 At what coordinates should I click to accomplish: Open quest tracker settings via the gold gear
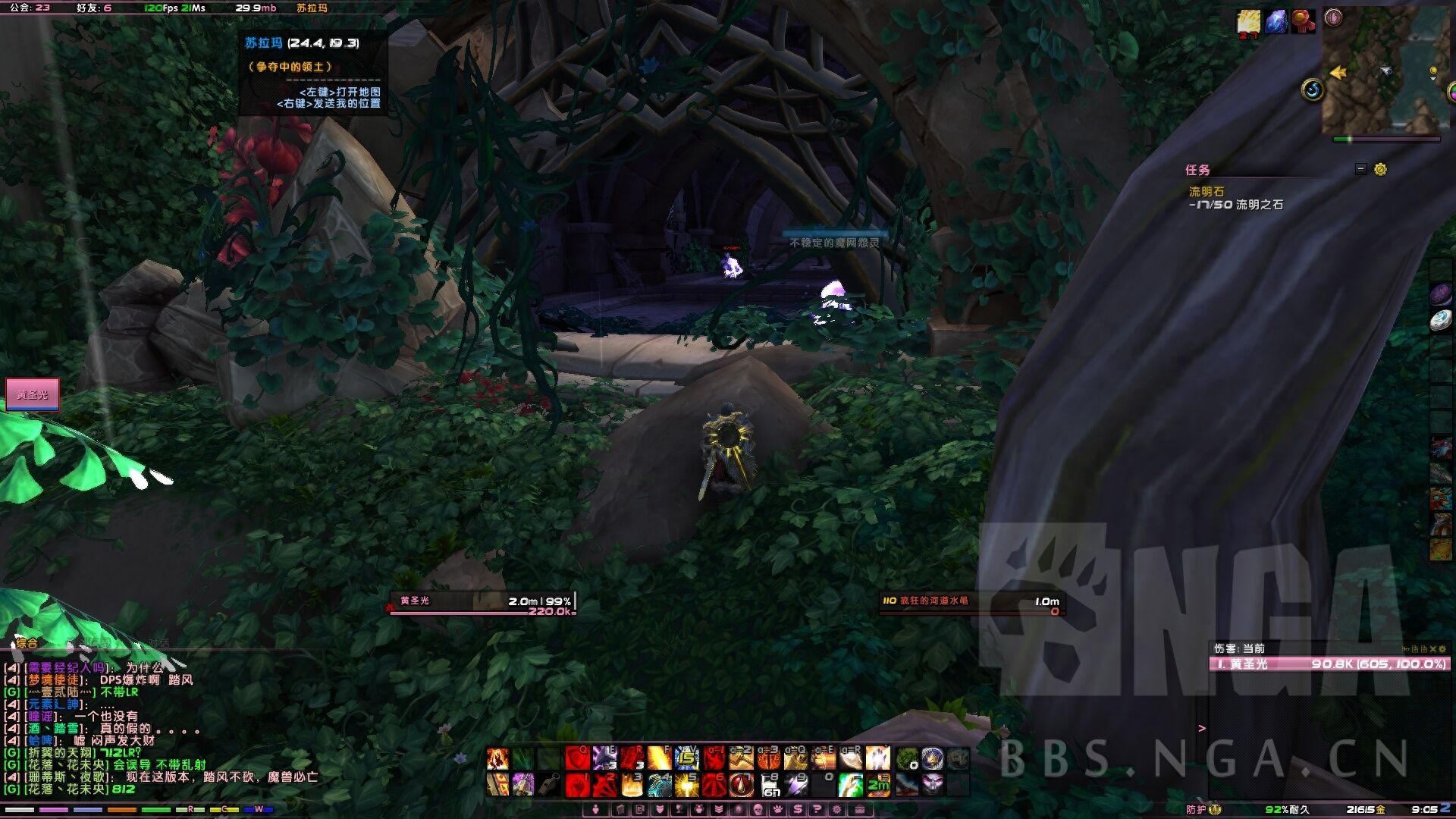pos(1380,169)
